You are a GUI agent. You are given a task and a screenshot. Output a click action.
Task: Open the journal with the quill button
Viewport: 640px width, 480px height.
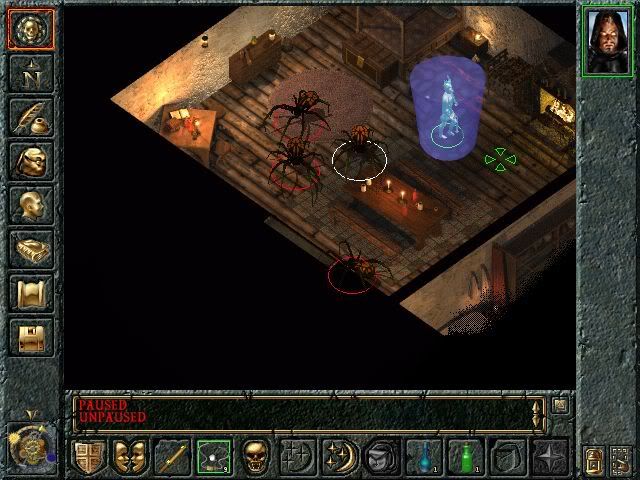coord(30,115)
